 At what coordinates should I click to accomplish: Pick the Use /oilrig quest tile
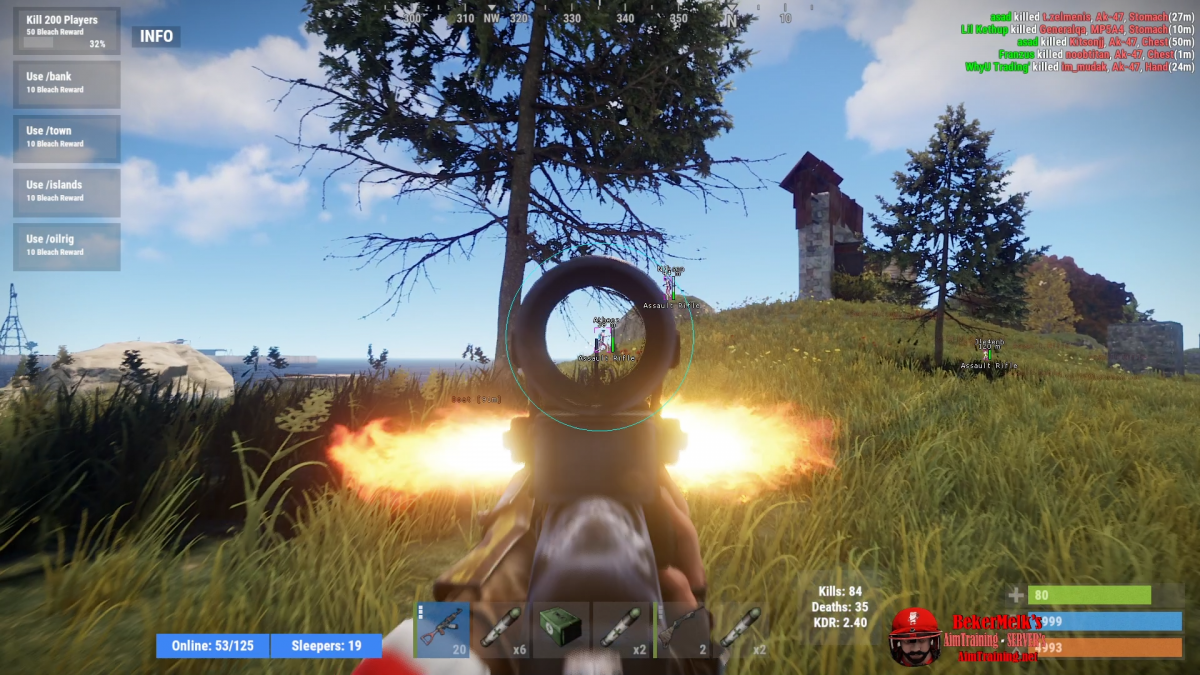pyautogui.click(x=66, y=246)
